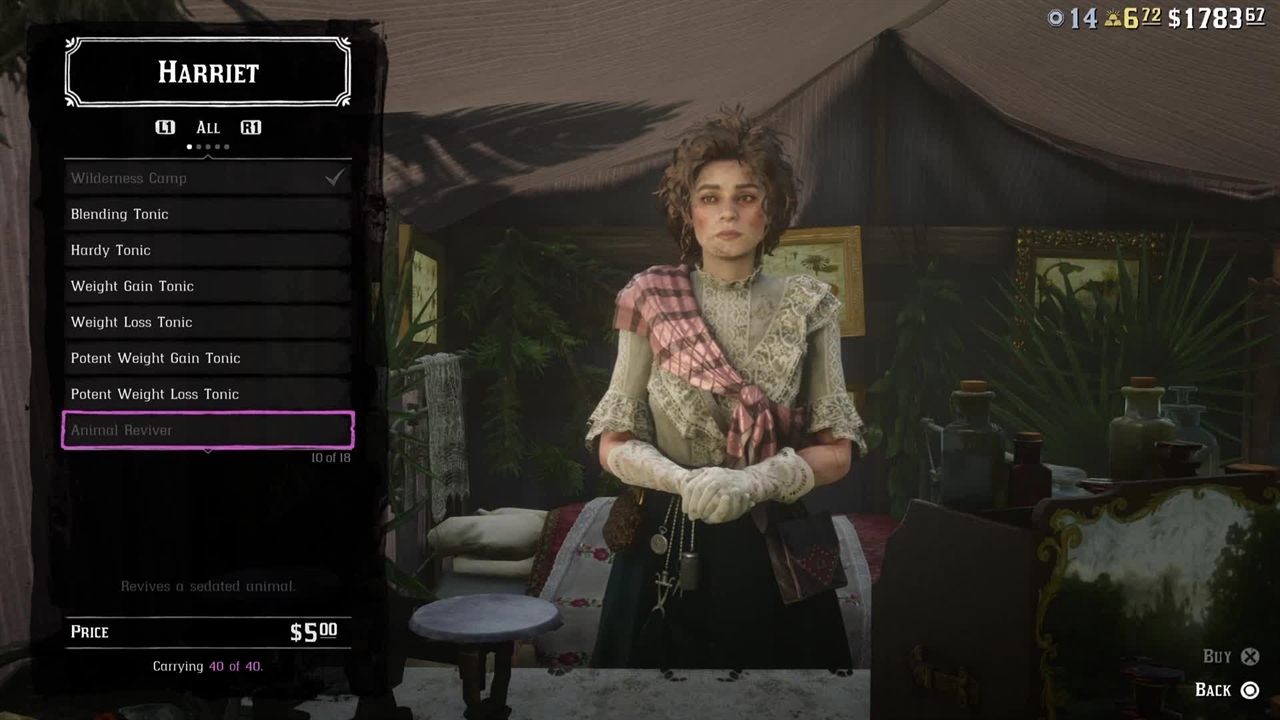Switch to the All category tab
The height and width of the screenshot is (720, 1280).
pyautogui.click(x=208, y=127)
